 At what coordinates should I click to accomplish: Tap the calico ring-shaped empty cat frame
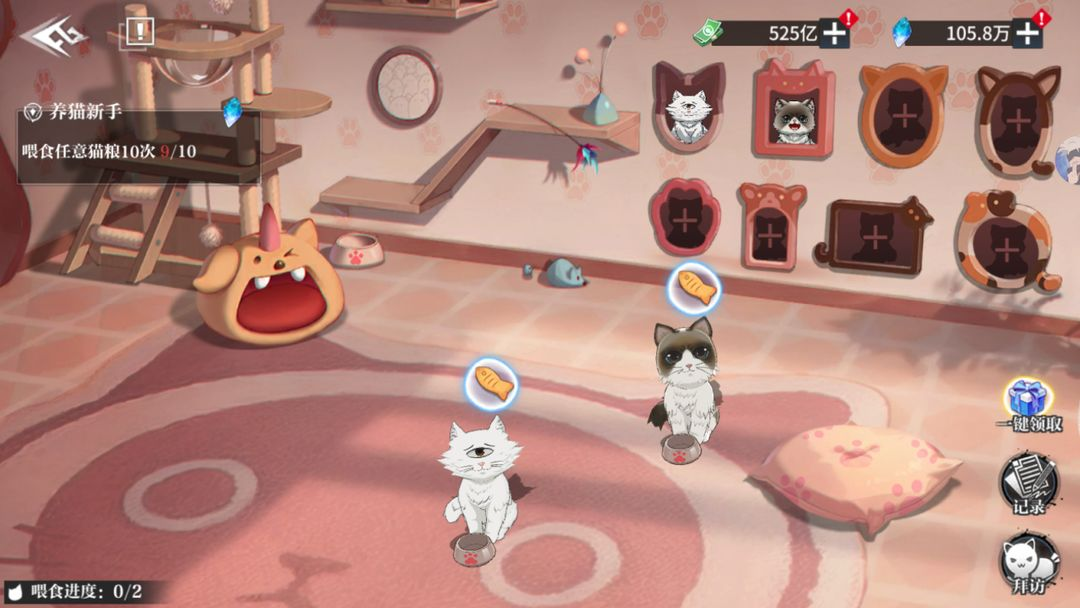[1007, 238]
